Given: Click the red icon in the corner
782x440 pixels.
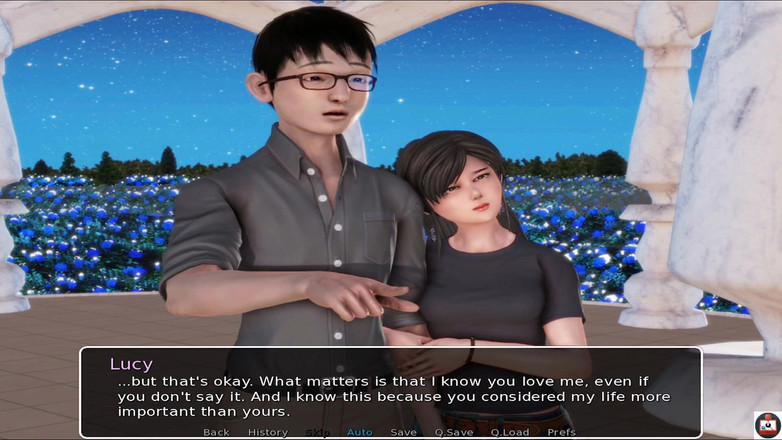Looking at the screenshot, I should [x=767, y=425].
